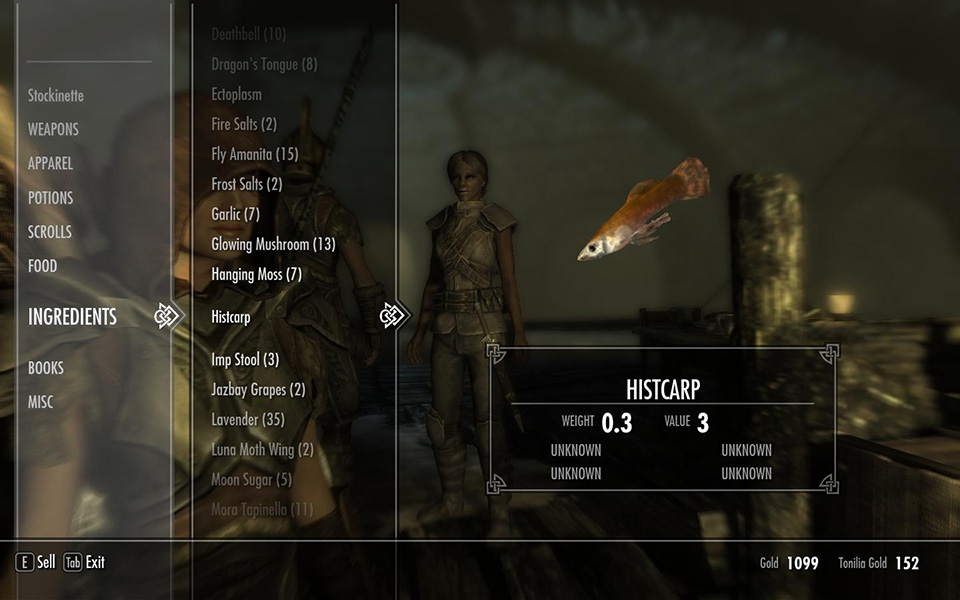Select the Glowing Mushroom entry

pyautogui.click(x=273, y=244)
